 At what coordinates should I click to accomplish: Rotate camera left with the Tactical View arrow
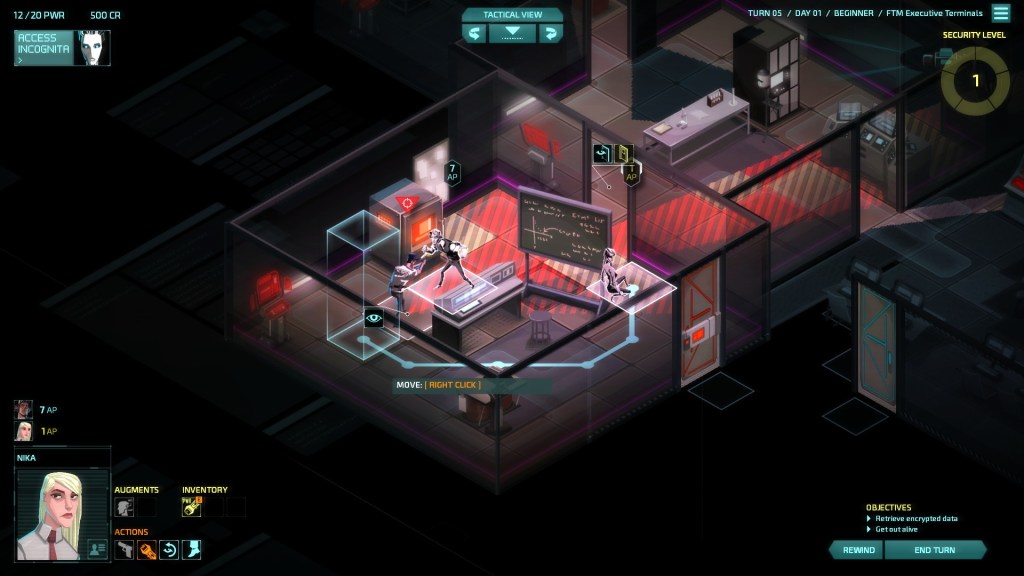[x=475, y=33]
